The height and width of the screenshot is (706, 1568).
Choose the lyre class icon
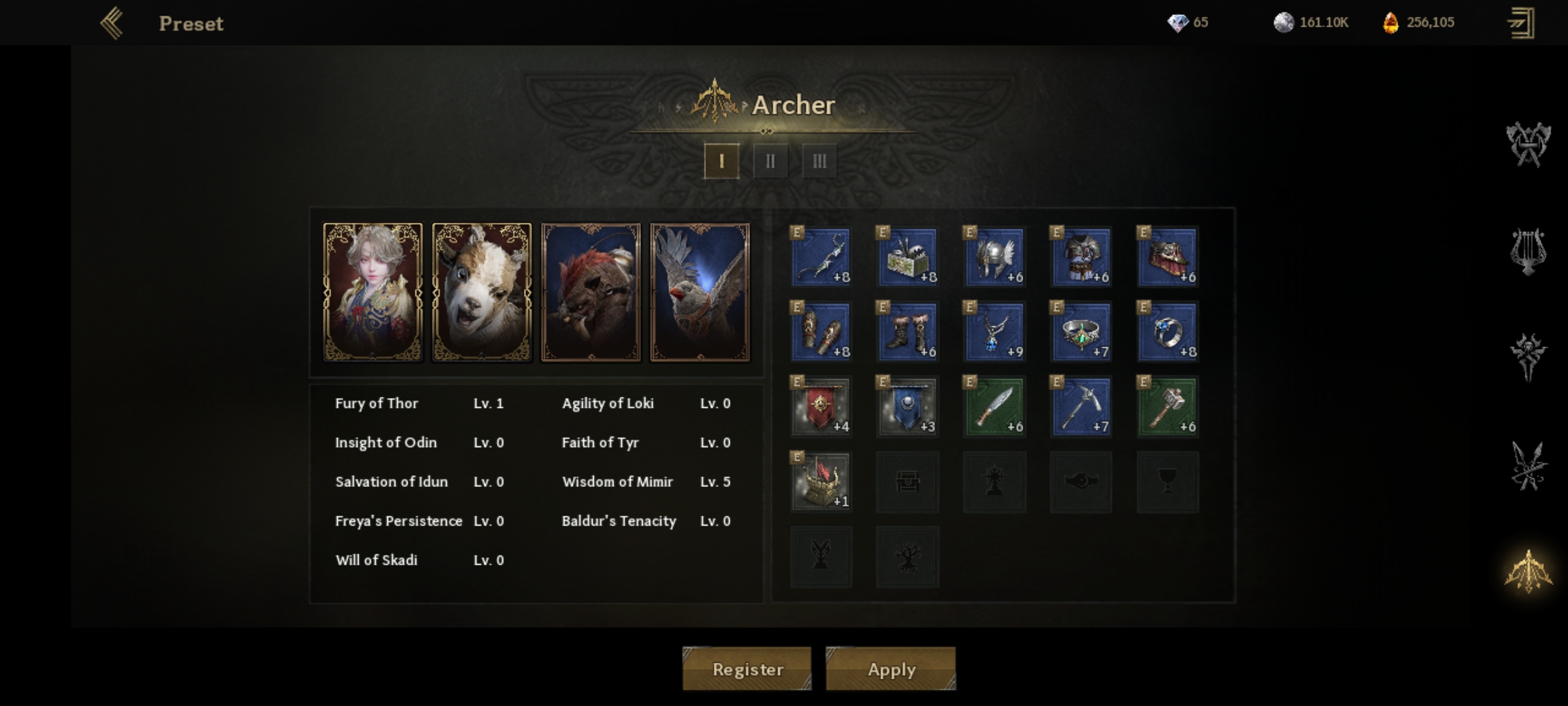click(1528, 251)
